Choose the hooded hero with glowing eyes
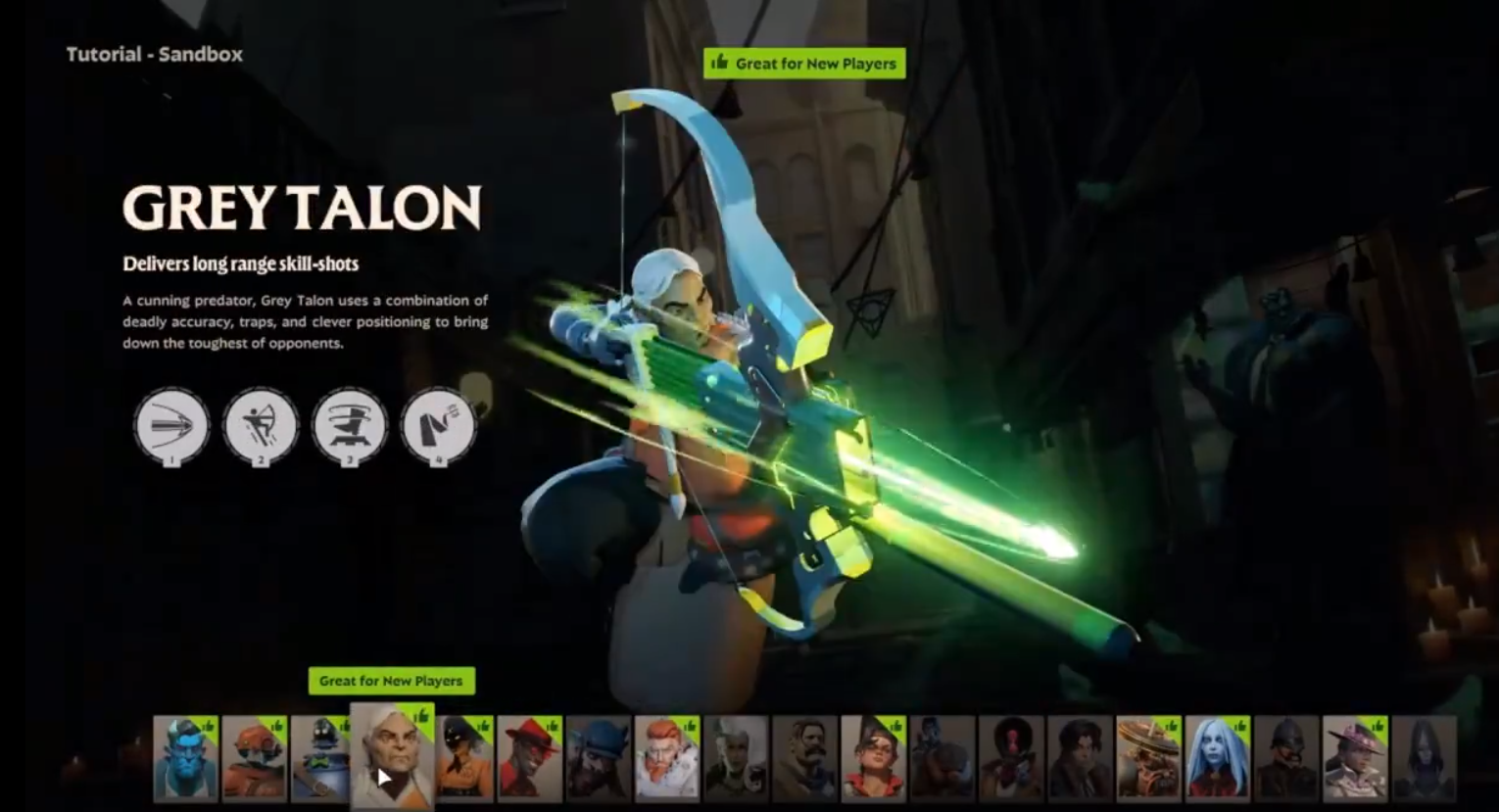Screen dimensions: 1499x812 click(x=464, y=758)
